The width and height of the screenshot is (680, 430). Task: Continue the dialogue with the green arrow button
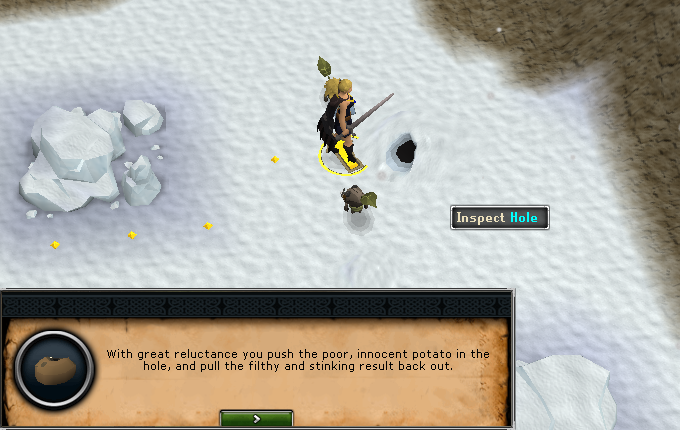pyautogui.click(x=256, y=419)
